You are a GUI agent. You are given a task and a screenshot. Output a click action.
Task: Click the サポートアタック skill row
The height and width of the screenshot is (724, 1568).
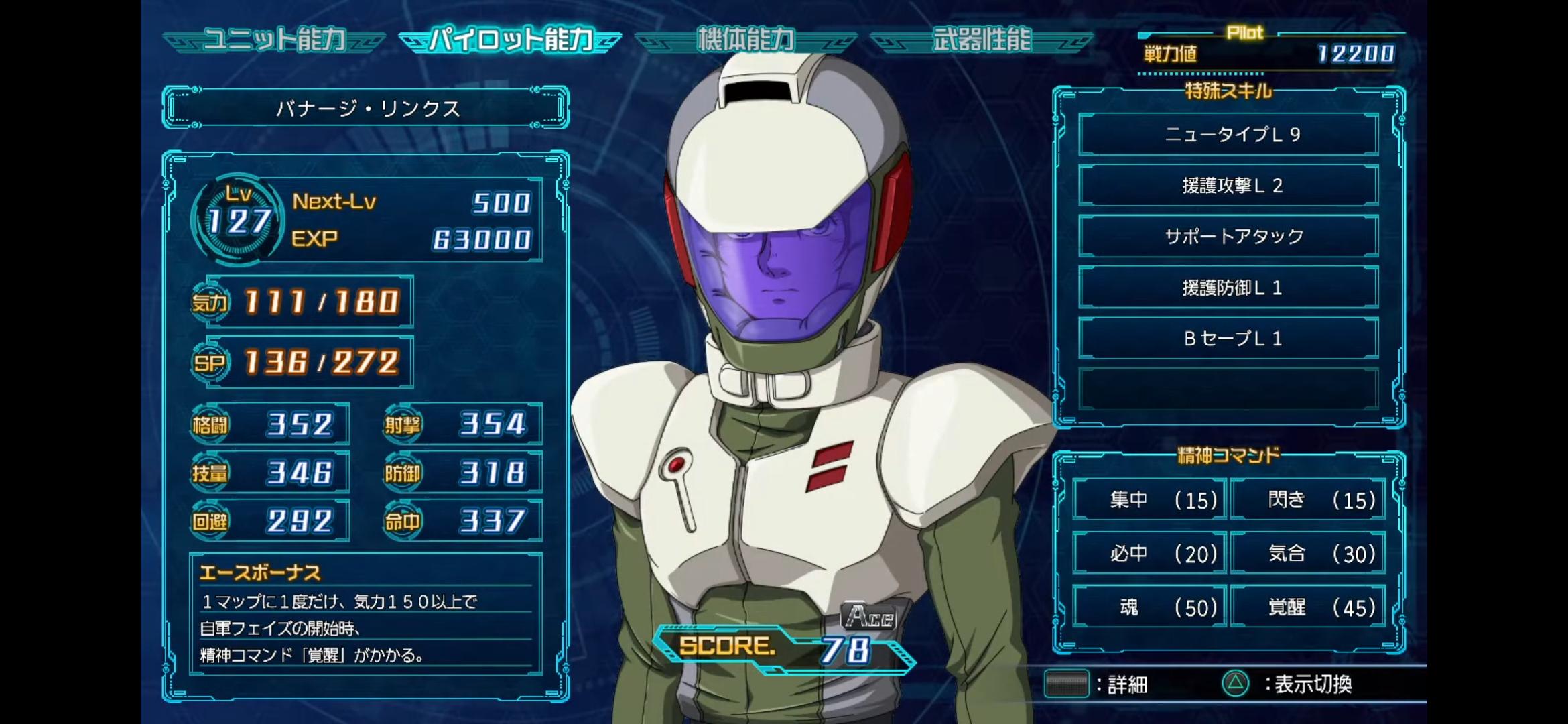coord(1228,237)
